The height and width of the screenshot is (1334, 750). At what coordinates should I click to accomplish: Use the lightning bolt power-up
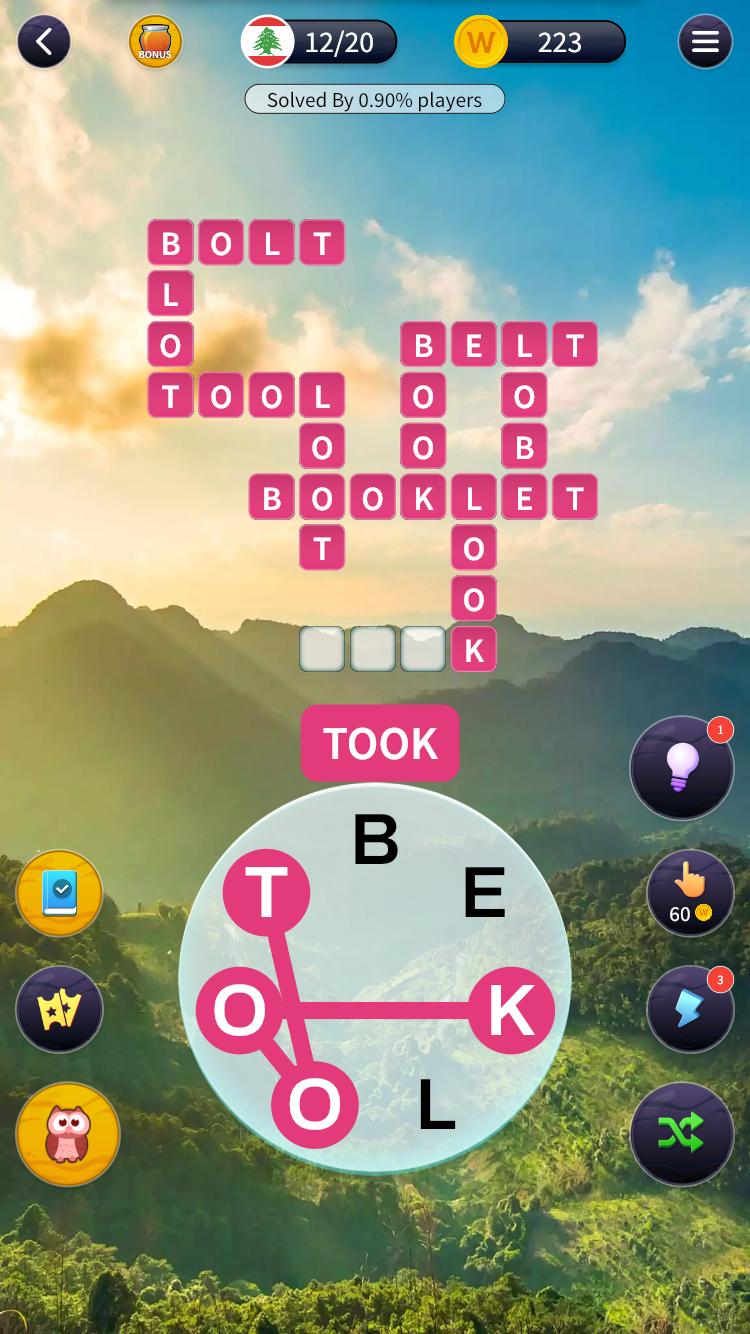(x=690, y=1009)
